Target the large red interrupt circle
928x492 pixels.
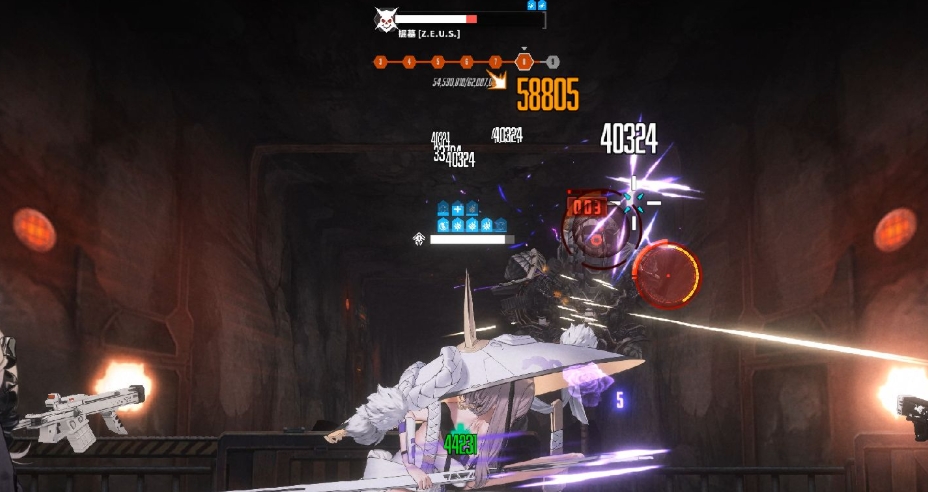click(666, 274)
